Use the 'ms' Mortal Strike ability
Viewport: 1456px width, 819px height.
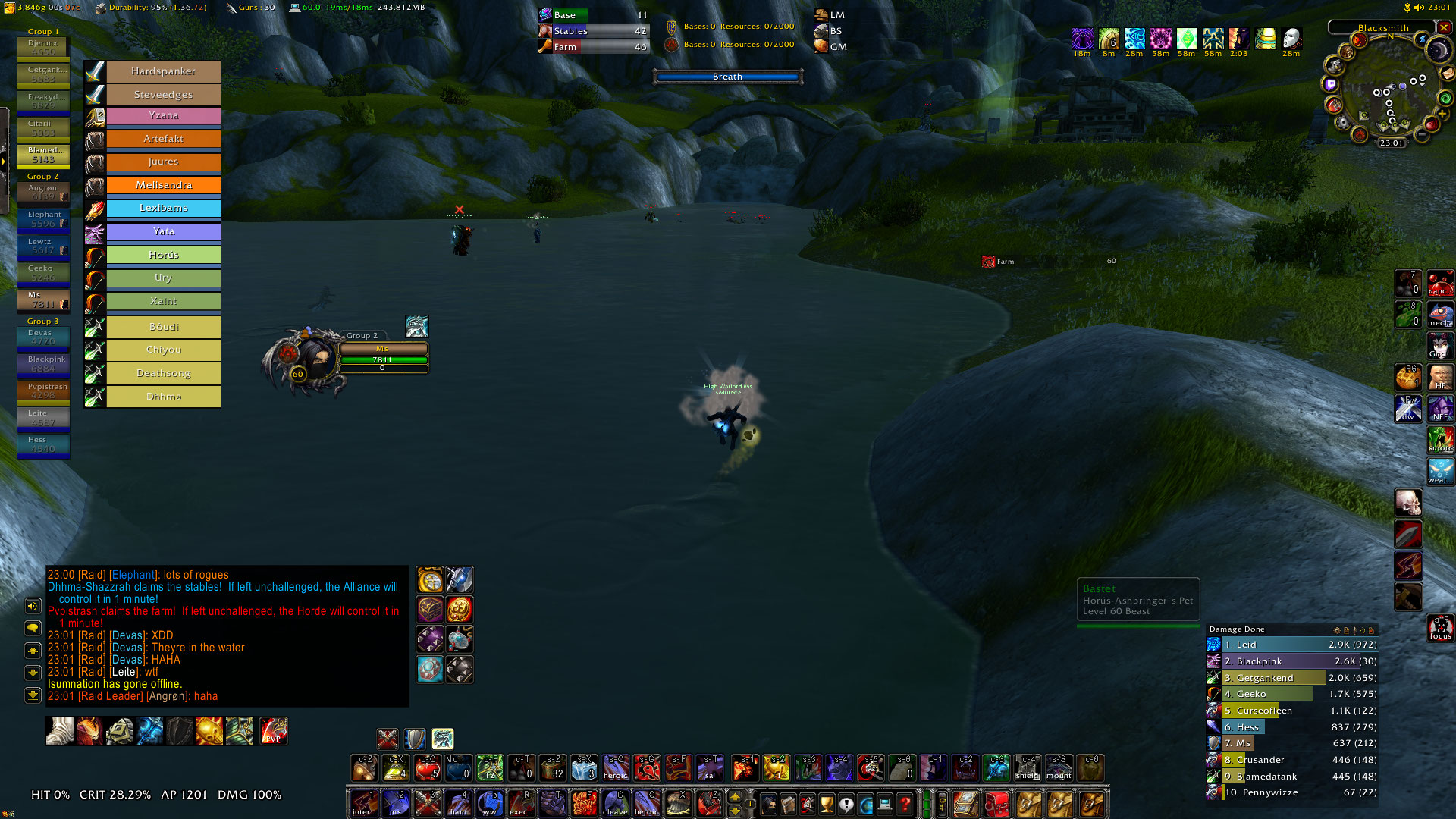coord(395,802)
